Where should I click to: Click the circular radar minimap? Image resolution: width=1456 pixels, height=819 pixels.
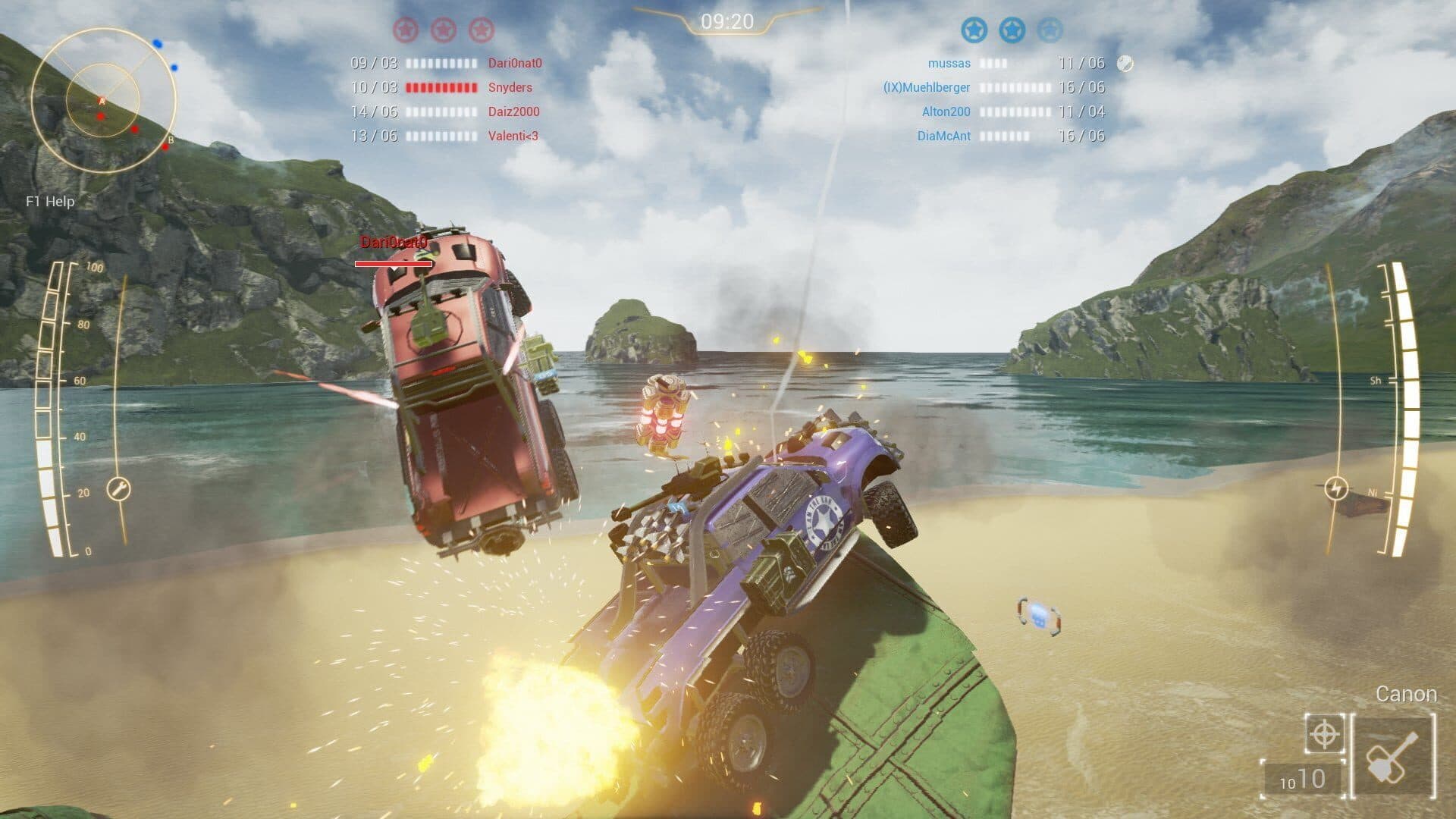pyautogui.click(x=103, y=99)
